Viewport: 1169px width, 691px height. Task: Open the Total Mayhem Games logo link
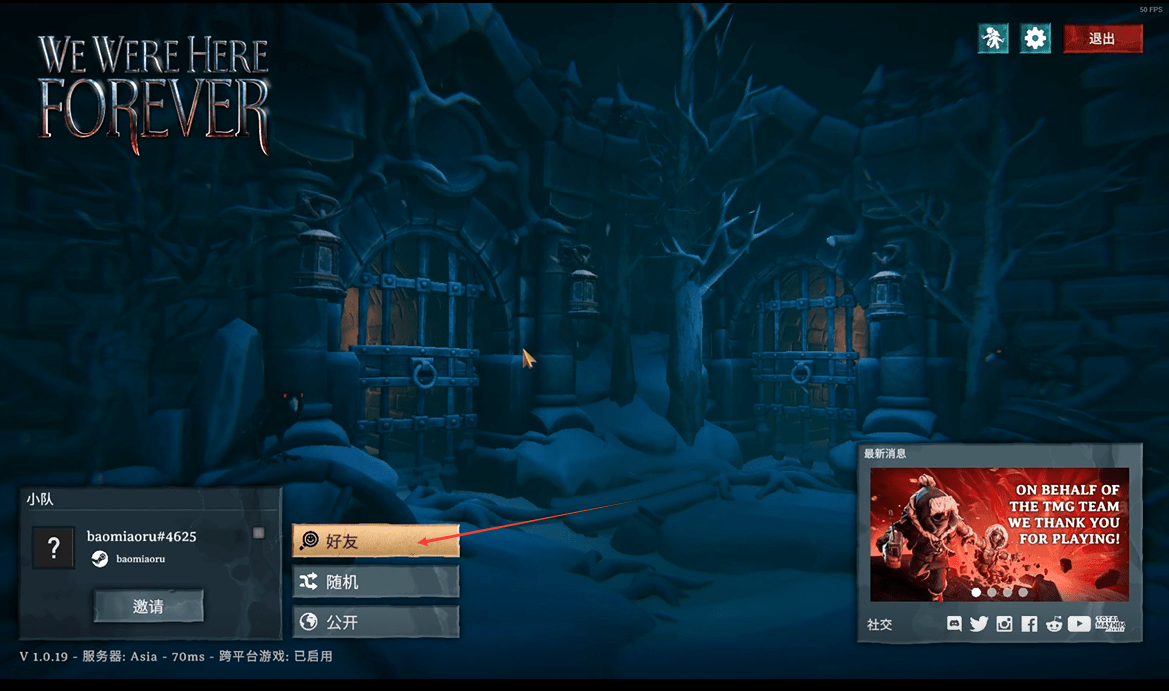(x=1110, y=624)
